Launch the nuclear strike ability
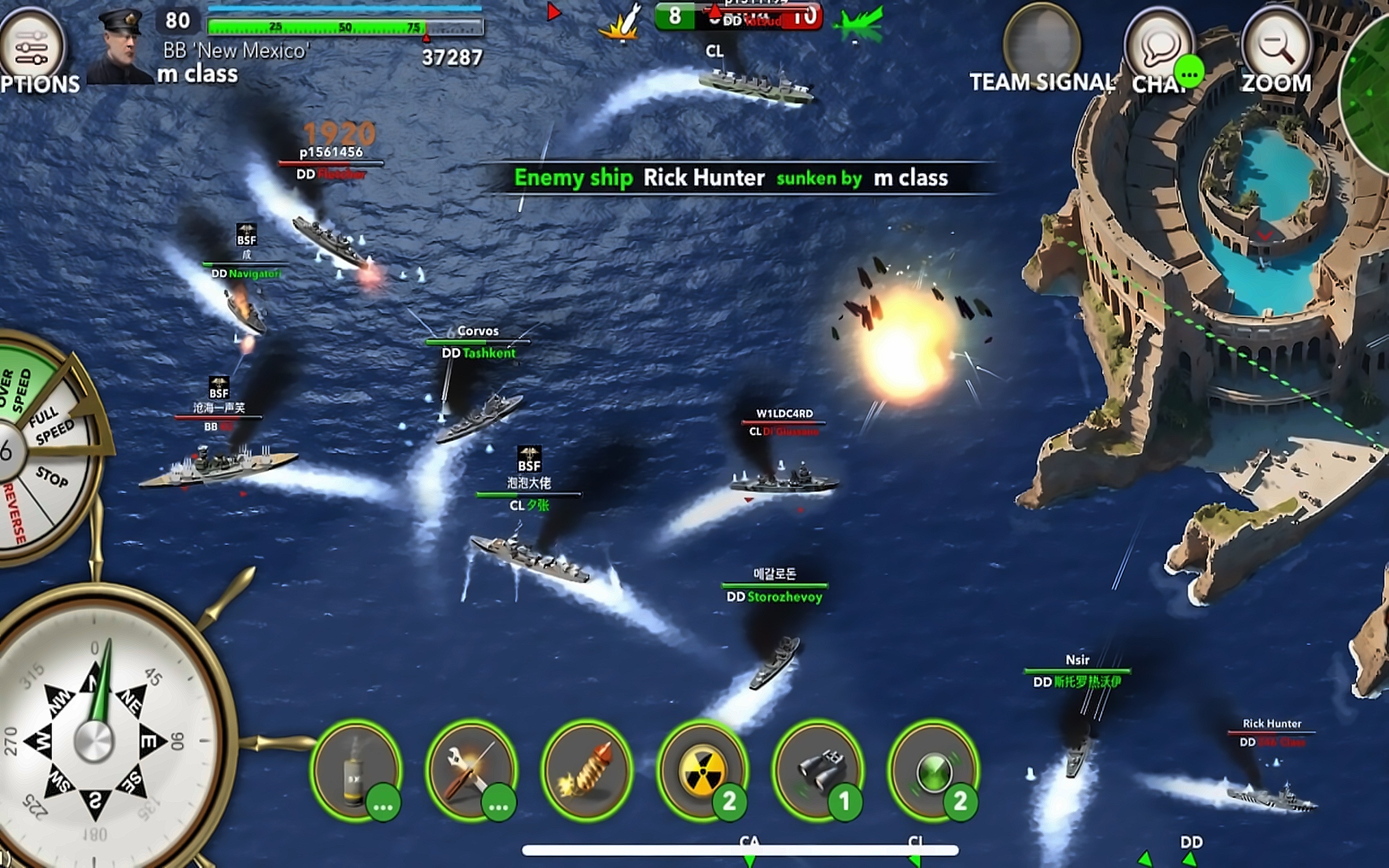 tap(702, 770)
